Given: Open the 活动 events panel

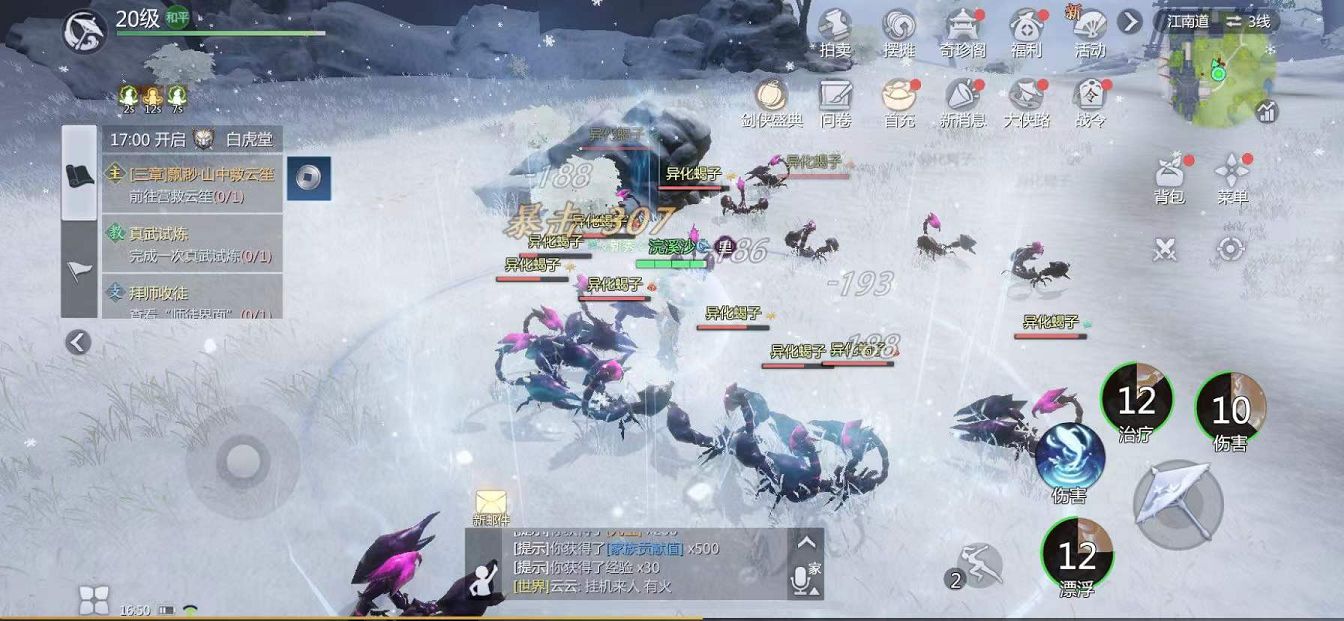Looking at the screenshot, I should coord(1089,30).
